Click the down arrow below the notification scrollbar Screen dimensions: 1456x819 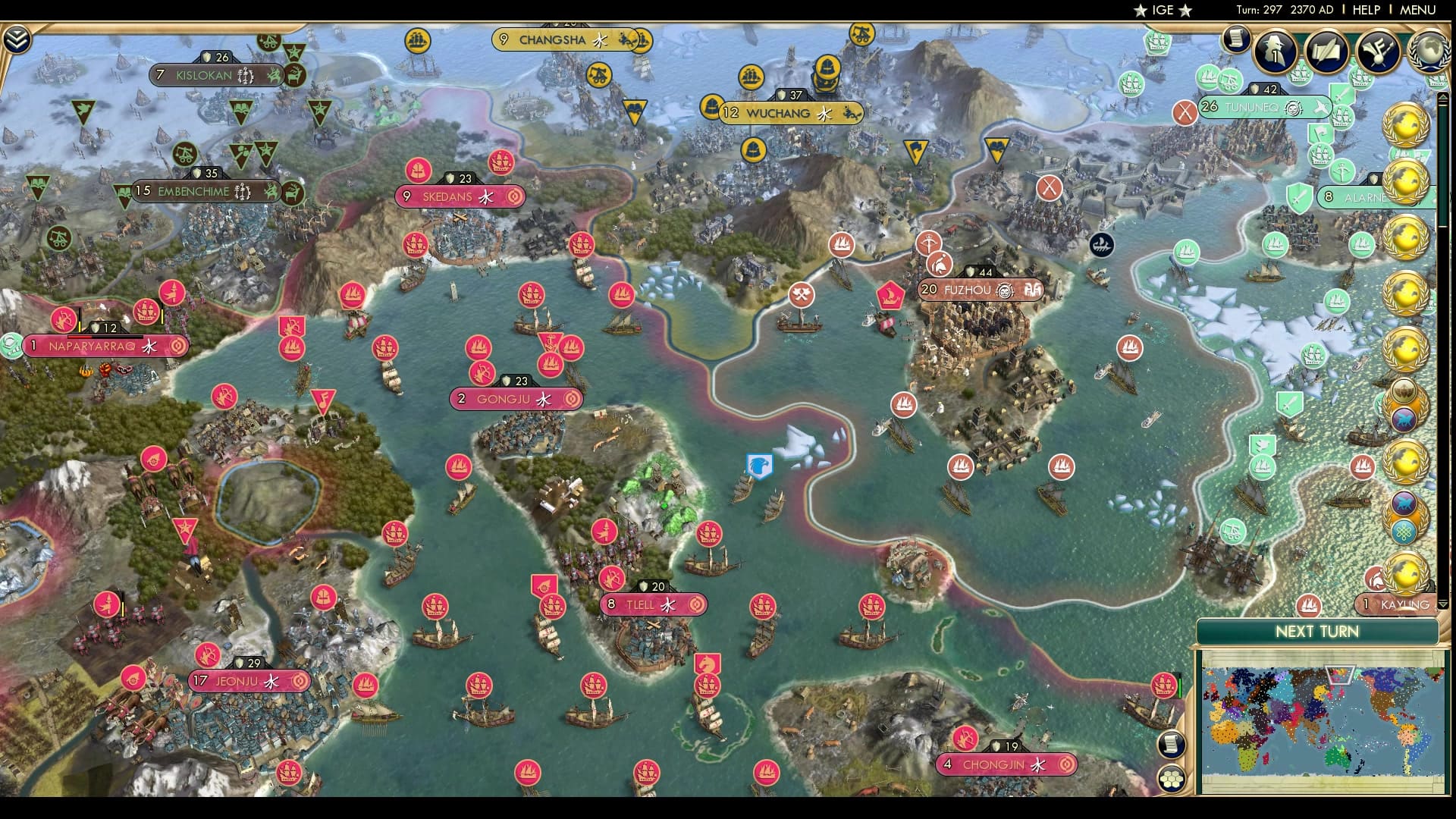1443,604
